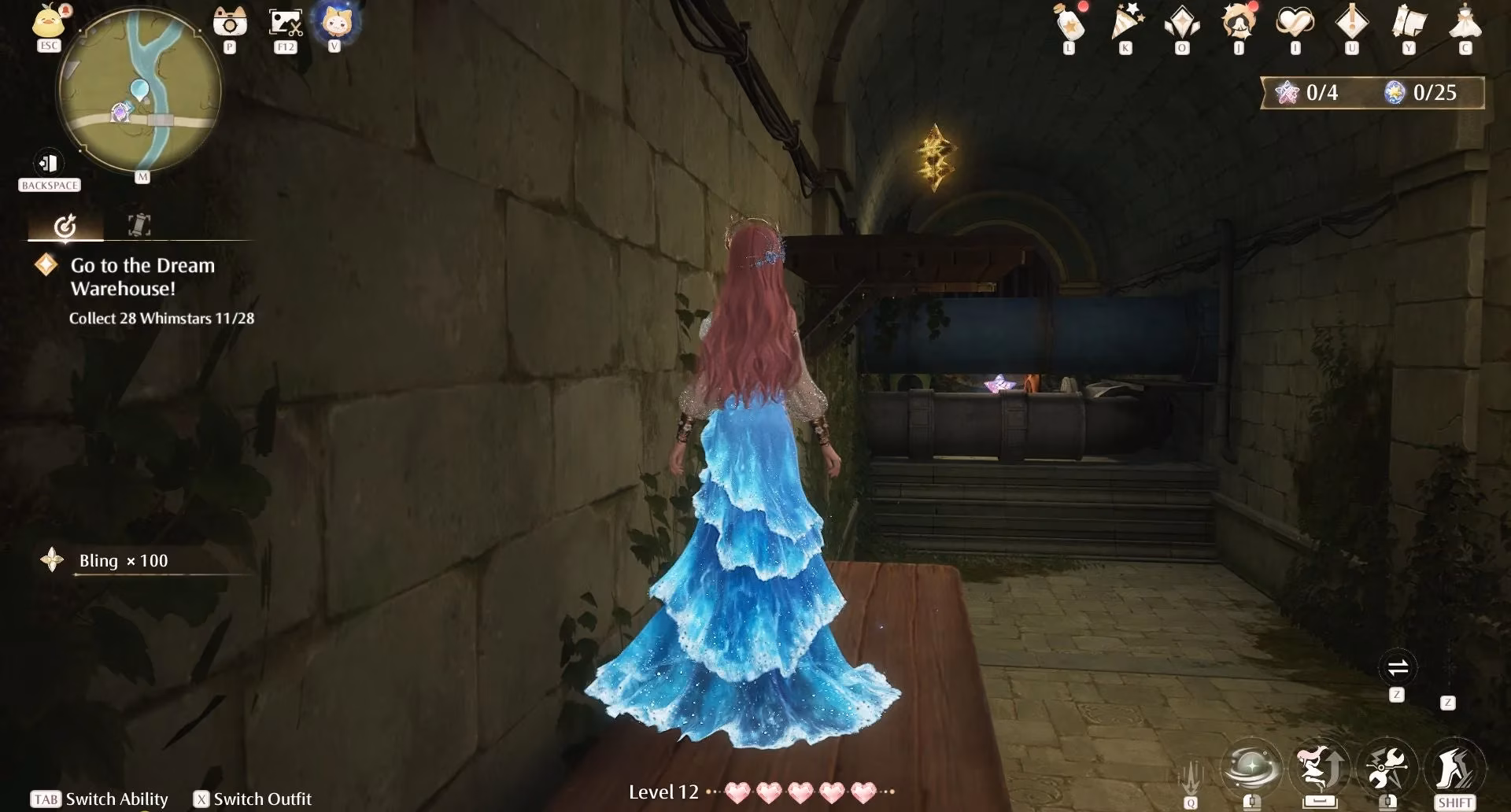Viewport: 1511px width, 812px height.
Task: Click the Go to the Dream Warehouse quest
Action: tap(142, 277)
